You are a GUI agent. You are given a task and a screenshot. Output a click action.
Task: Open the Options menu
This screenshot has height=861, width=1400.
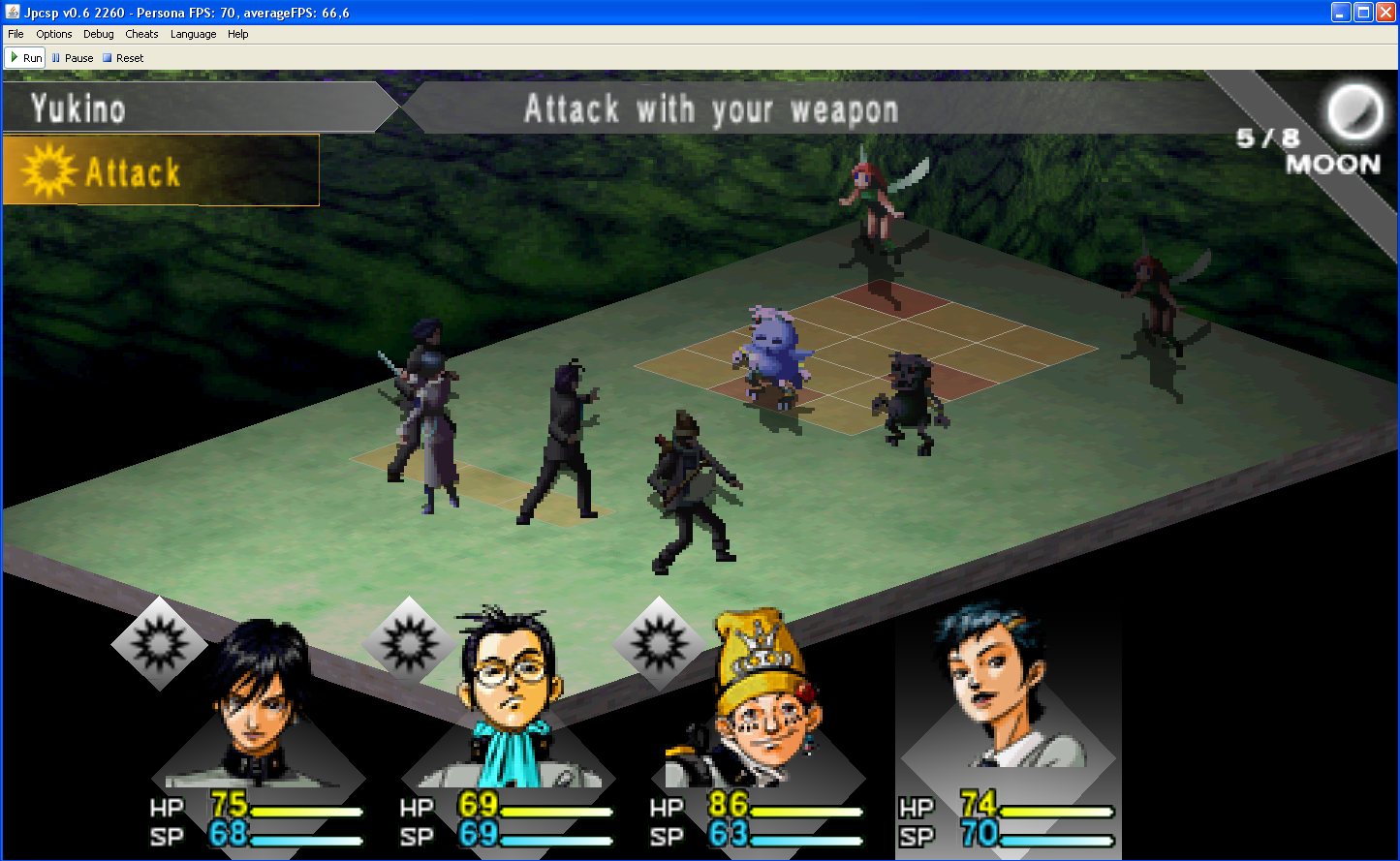click(54, 34)
